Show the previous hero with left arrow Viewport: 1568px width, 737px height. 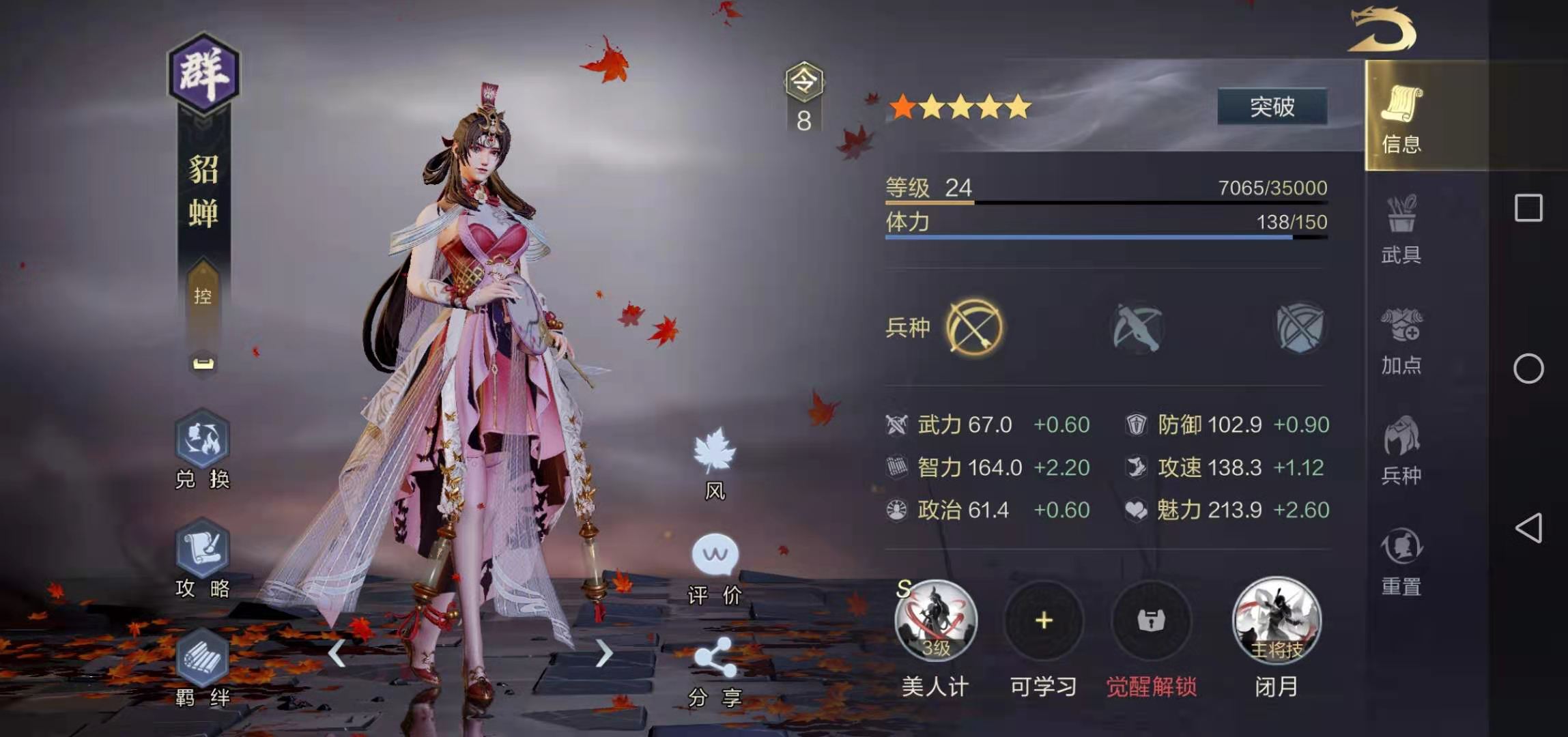click(337, 653)
